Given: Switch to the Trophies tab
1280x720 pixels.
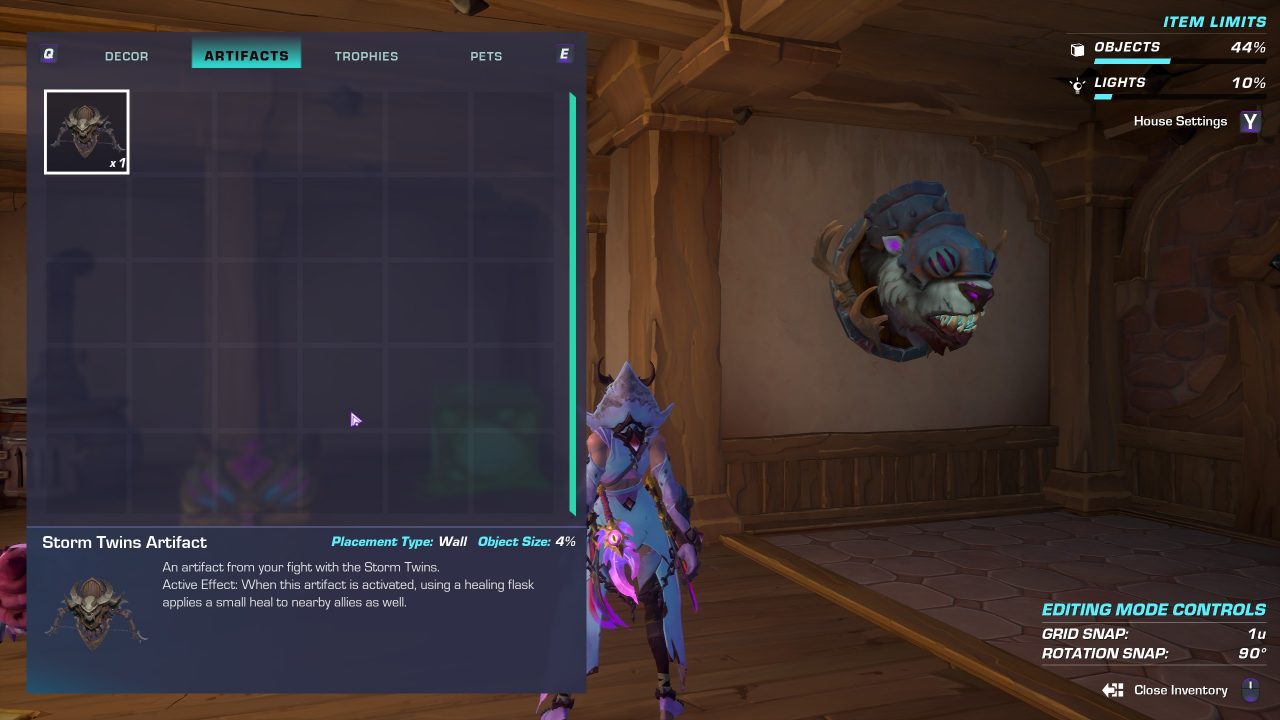Looking at the screenshot, I should click(367, 56).
